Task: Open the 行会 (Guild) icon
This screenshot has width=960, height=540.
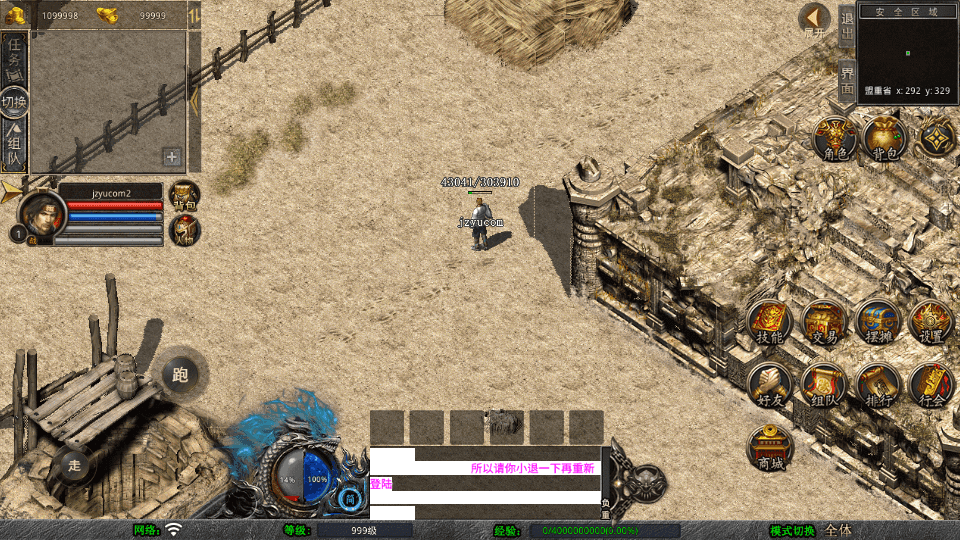Action: [931, 386]
